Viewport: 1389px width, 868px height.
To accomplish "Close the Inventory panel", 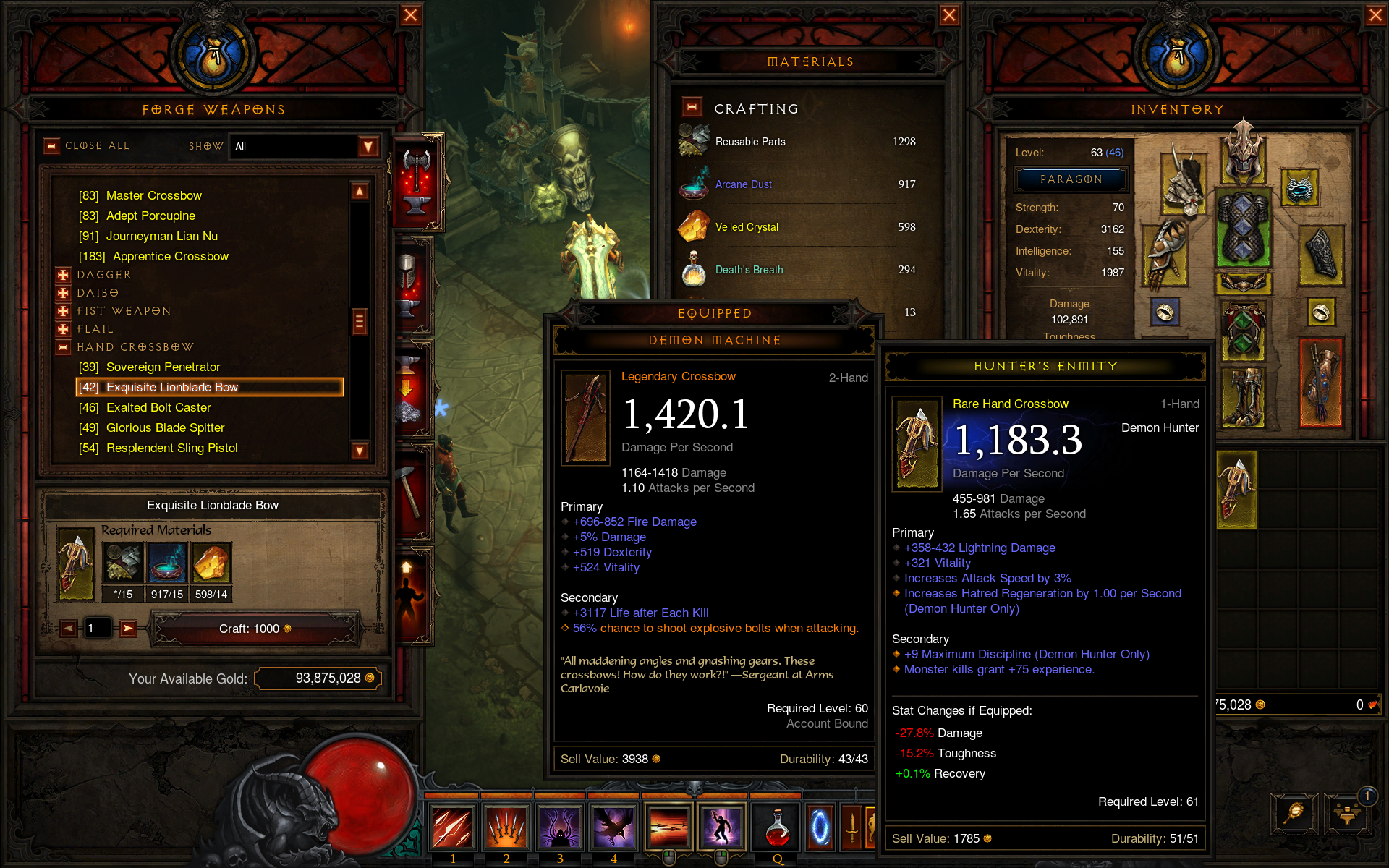I will click(x=1375, y=15).
